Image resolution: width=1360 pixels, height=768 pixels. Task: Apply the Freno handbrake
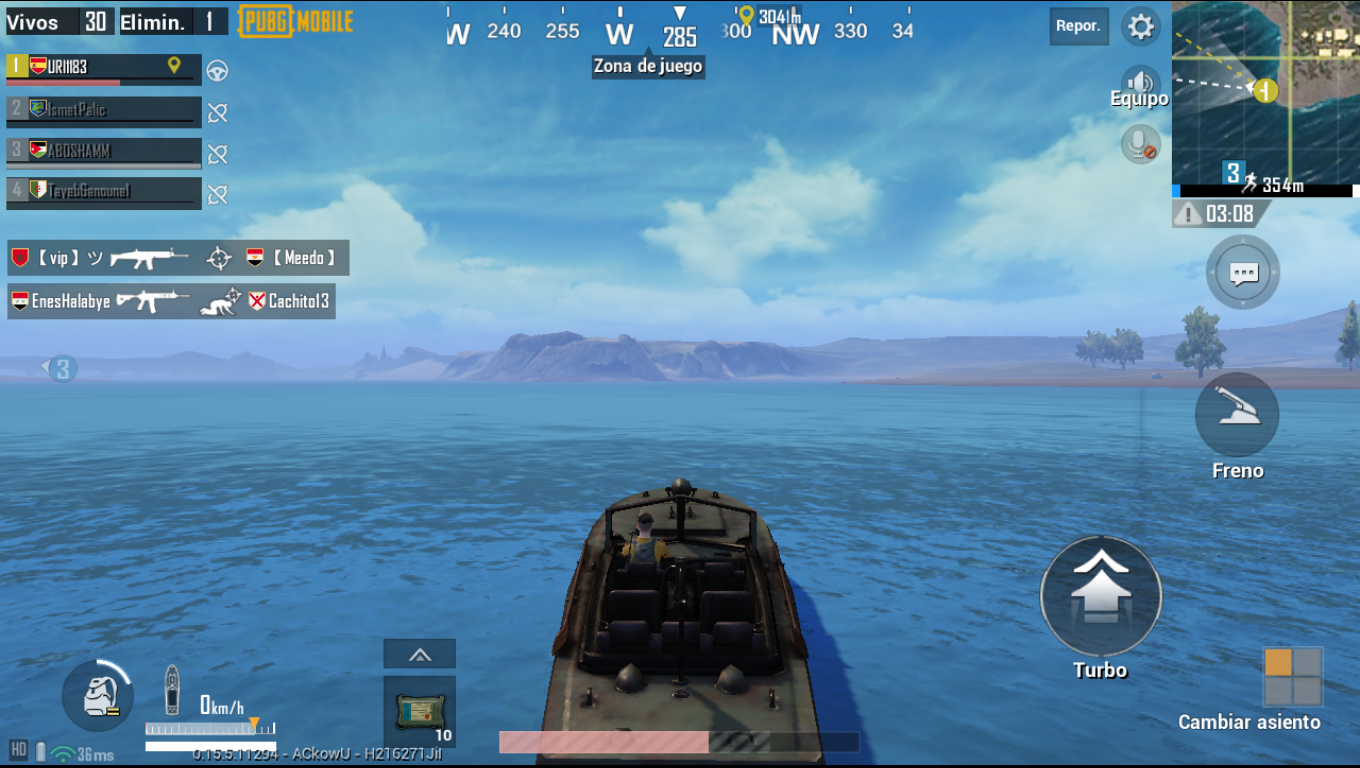[1237, 415]
